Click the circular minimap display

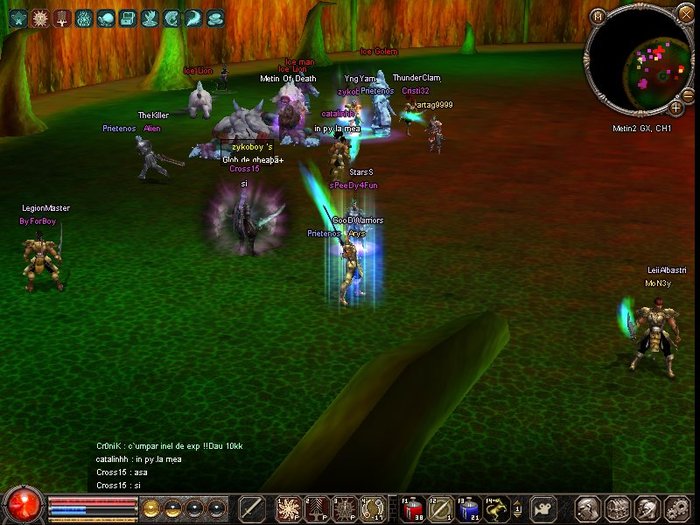(640, 60)
